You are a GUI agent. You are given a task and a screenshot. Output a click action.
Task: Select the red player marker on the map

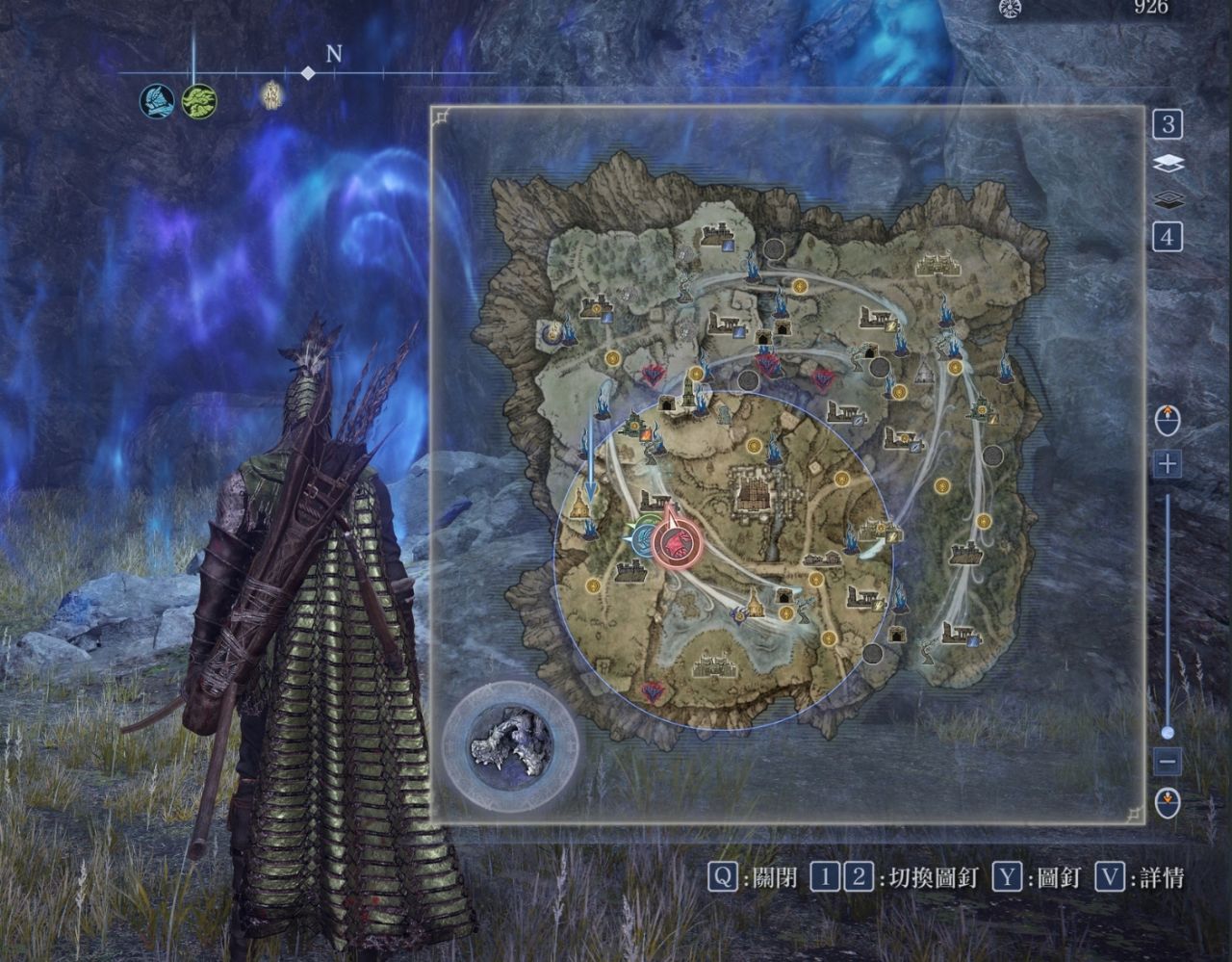[677, 544]
